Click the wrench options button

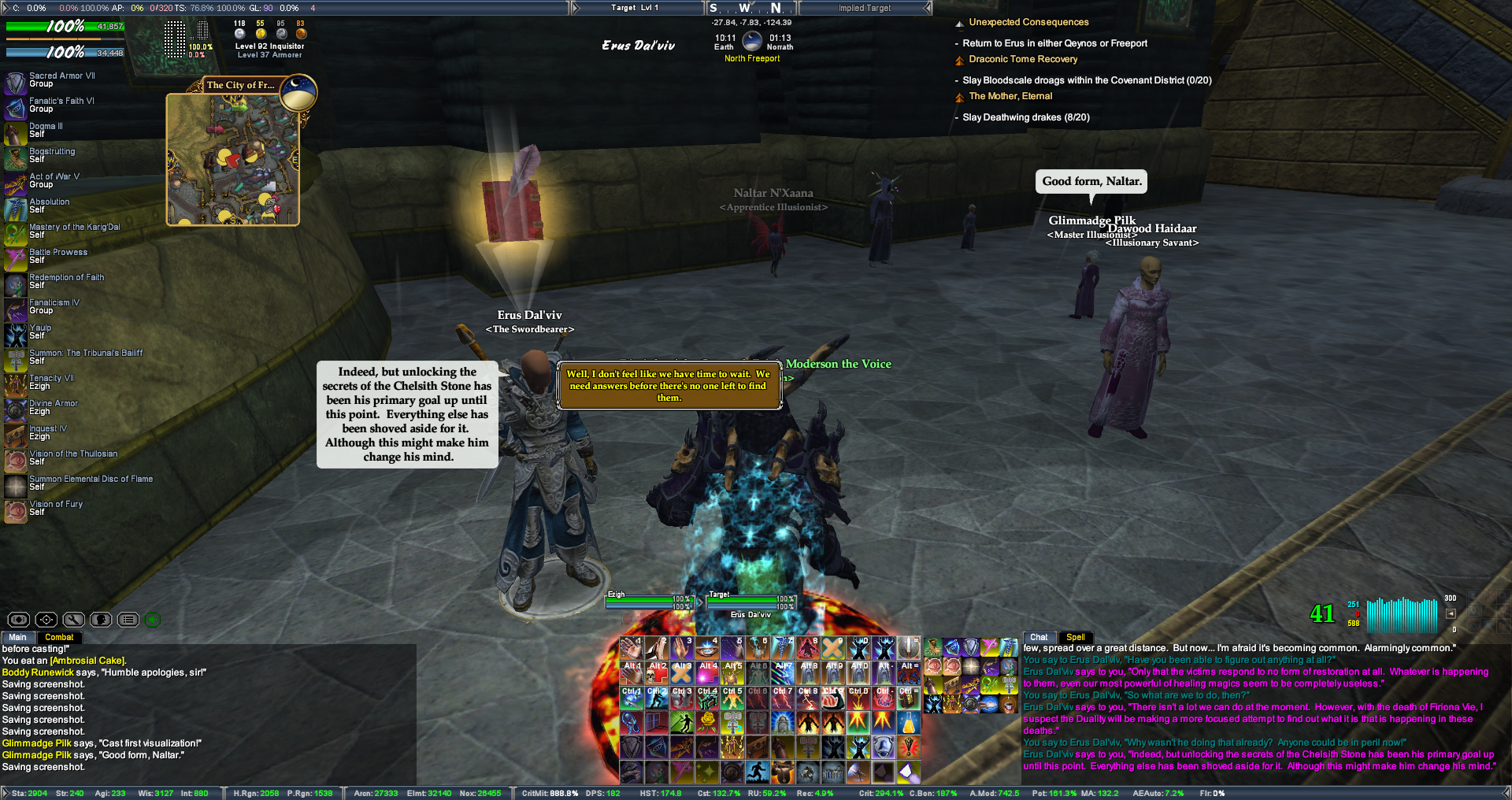coord(73,620)
